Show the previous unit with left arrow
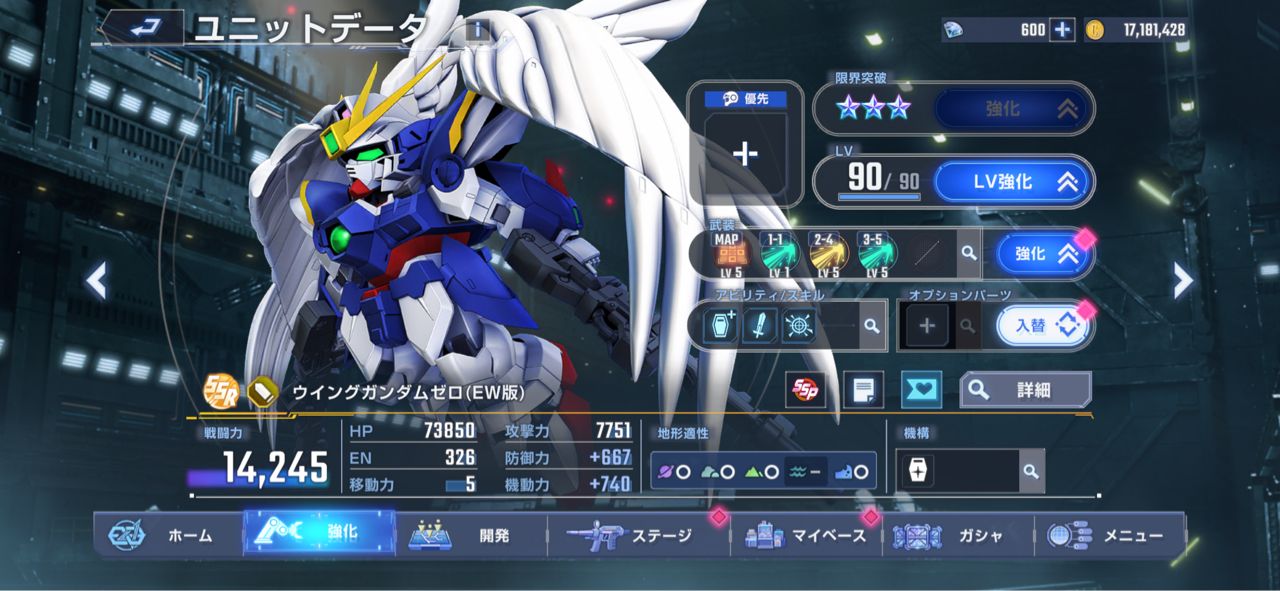Image resolution: width=1280 pixels, height=591 pixels. click(96, 281)
